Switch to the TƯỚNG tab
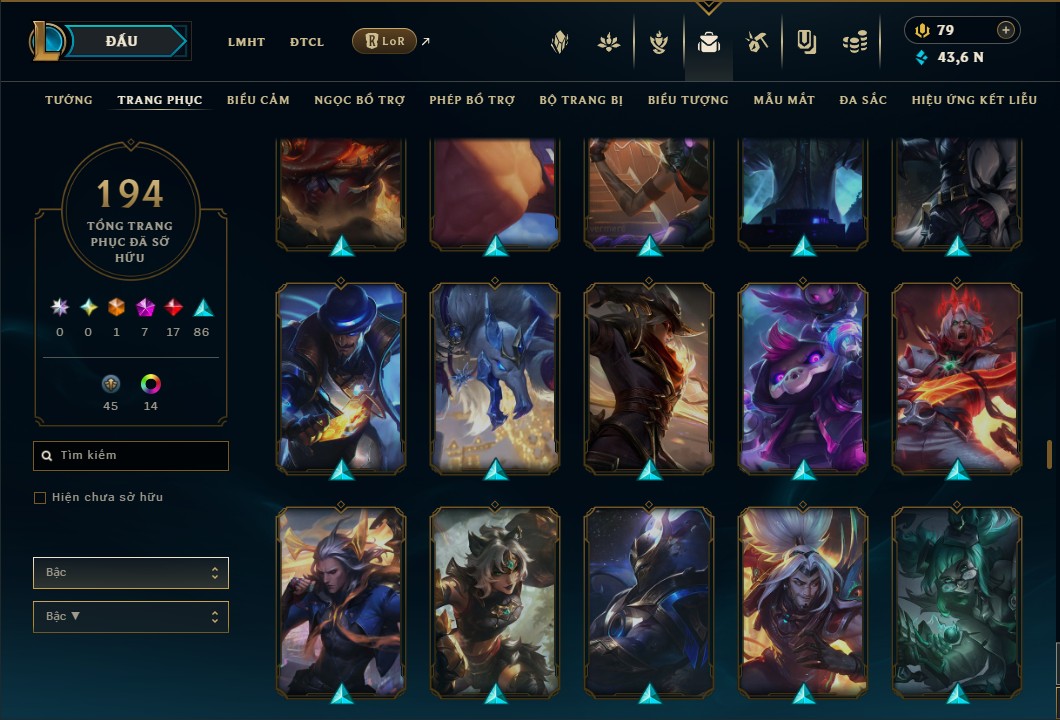The image size is (1060, 720). [x=69, y=100]
